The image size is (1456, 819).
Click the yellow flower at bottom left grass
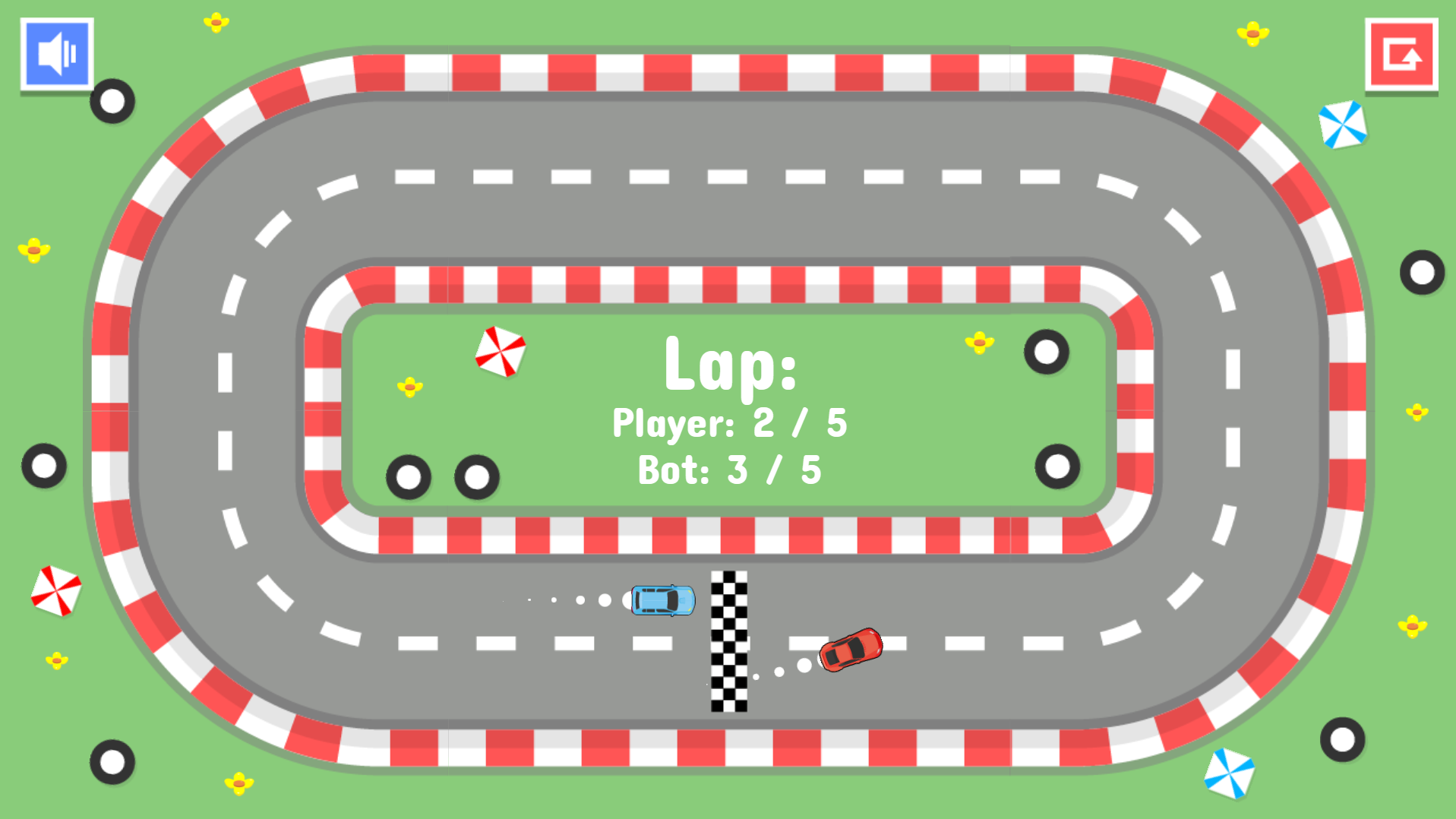pos(238,782)
